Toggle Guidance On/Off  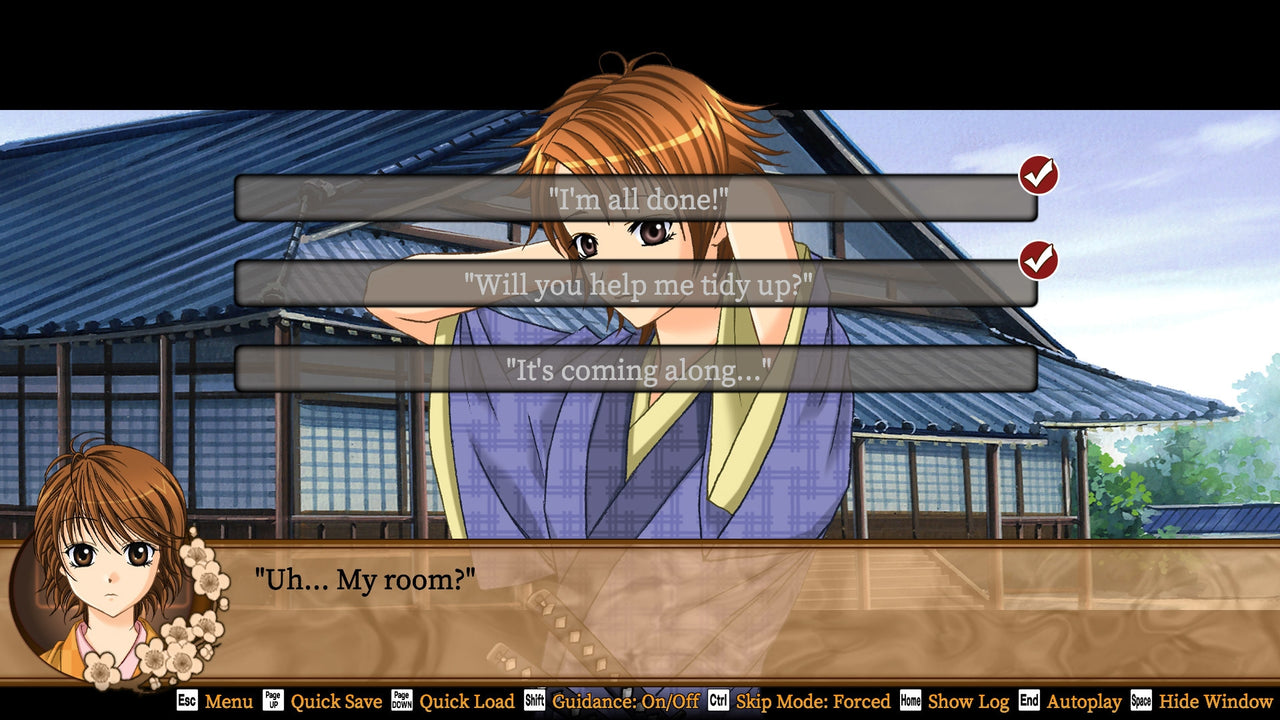pos(626,702)
